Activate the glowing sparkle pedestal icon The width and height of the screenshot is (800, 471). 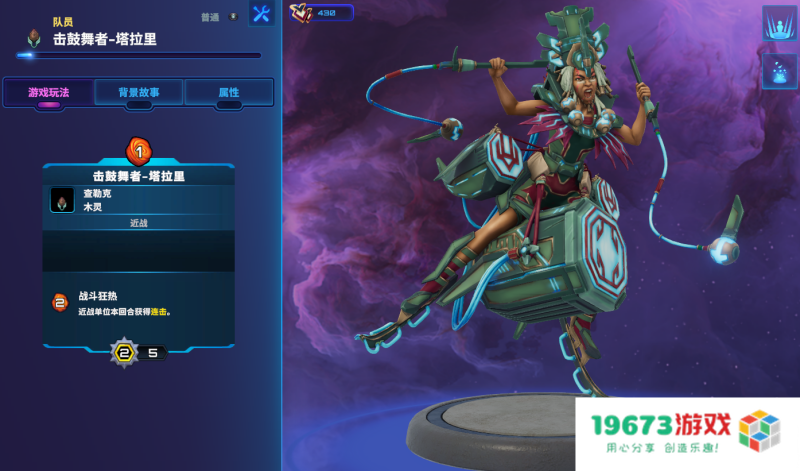click(x=779, y=71)
